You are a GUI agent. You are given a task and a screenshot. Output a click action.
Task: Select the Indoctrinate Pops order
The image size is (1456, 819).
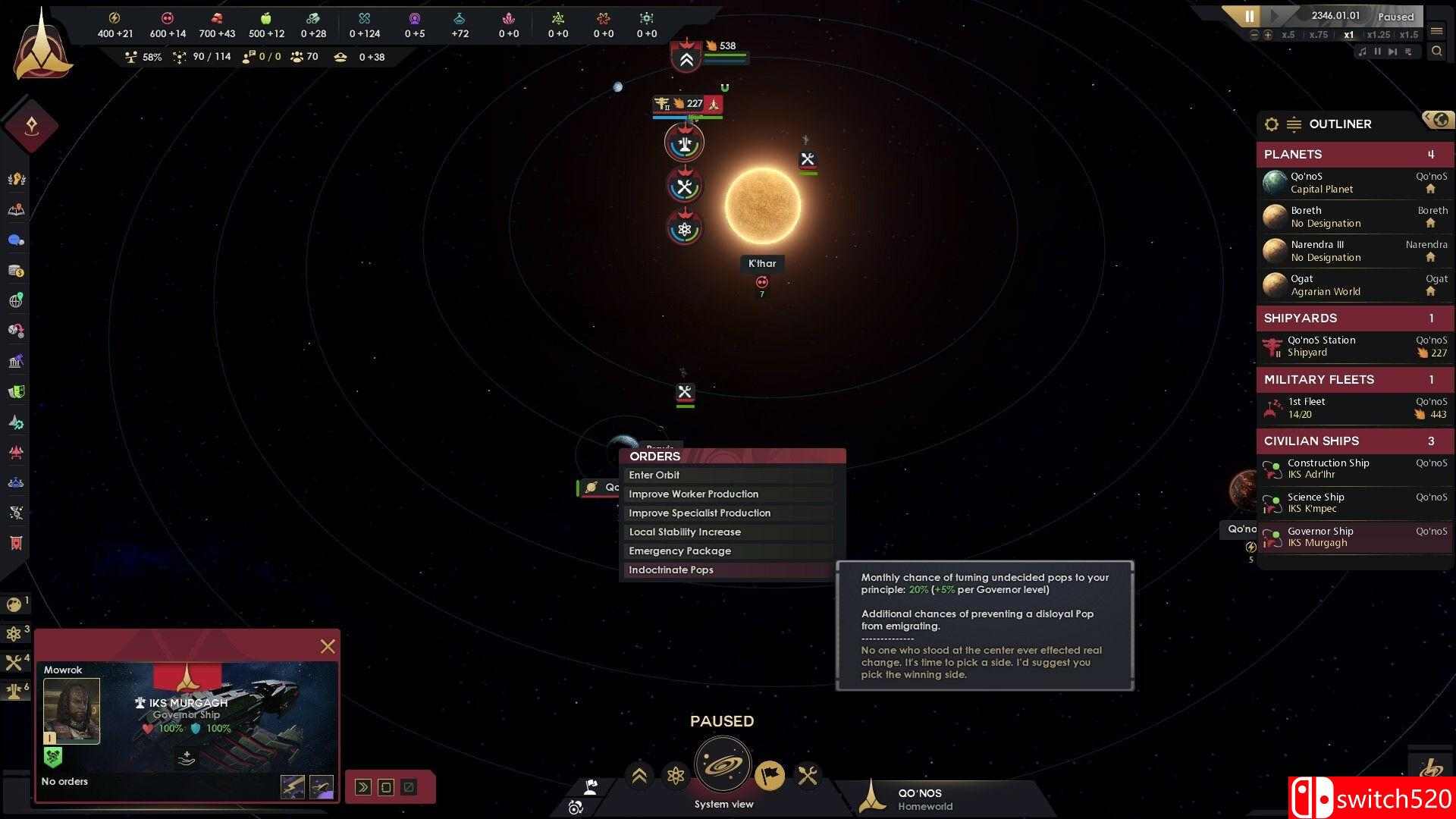tap(728, 570)
